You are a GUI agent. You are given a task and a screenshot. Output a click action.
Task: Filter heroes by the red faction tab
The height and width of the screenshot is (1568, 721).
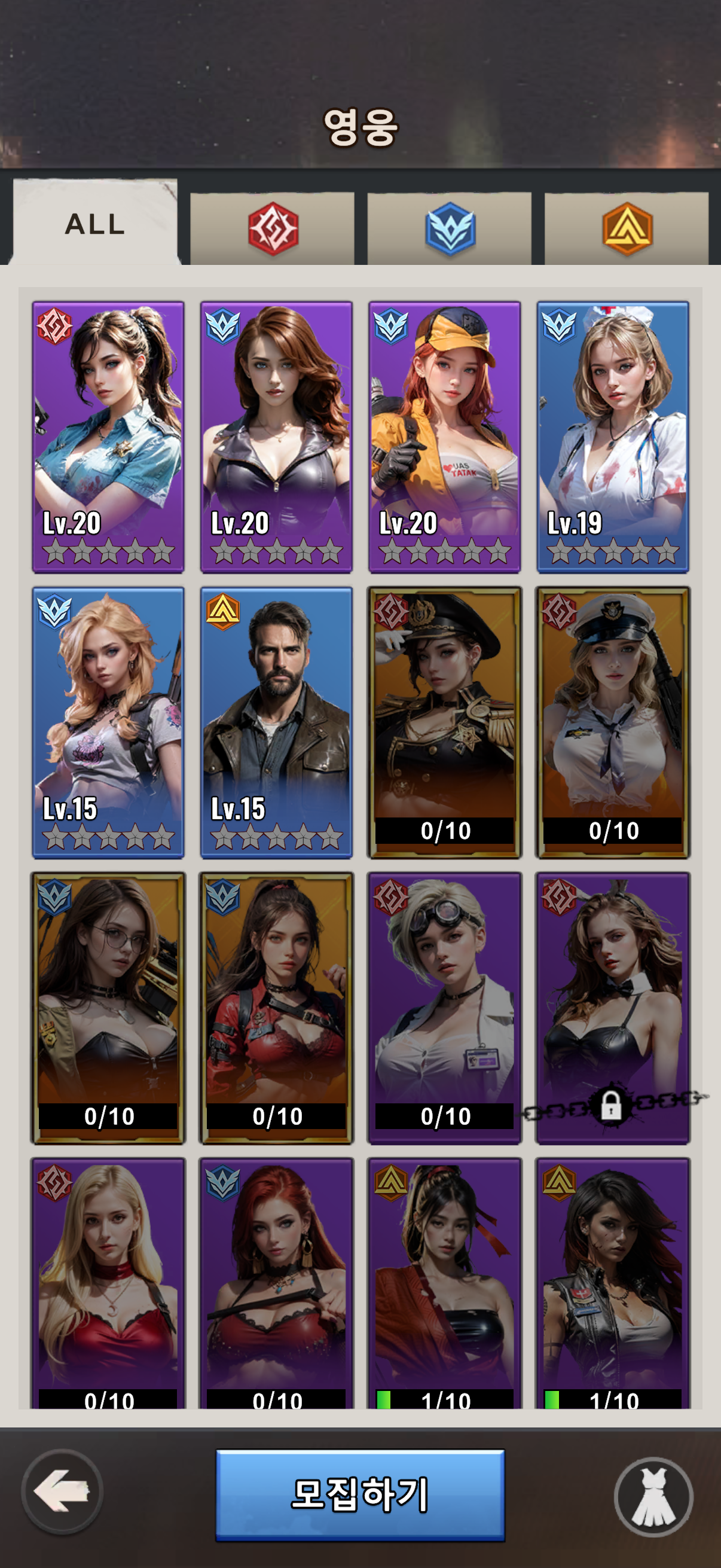tap(273, 229)
